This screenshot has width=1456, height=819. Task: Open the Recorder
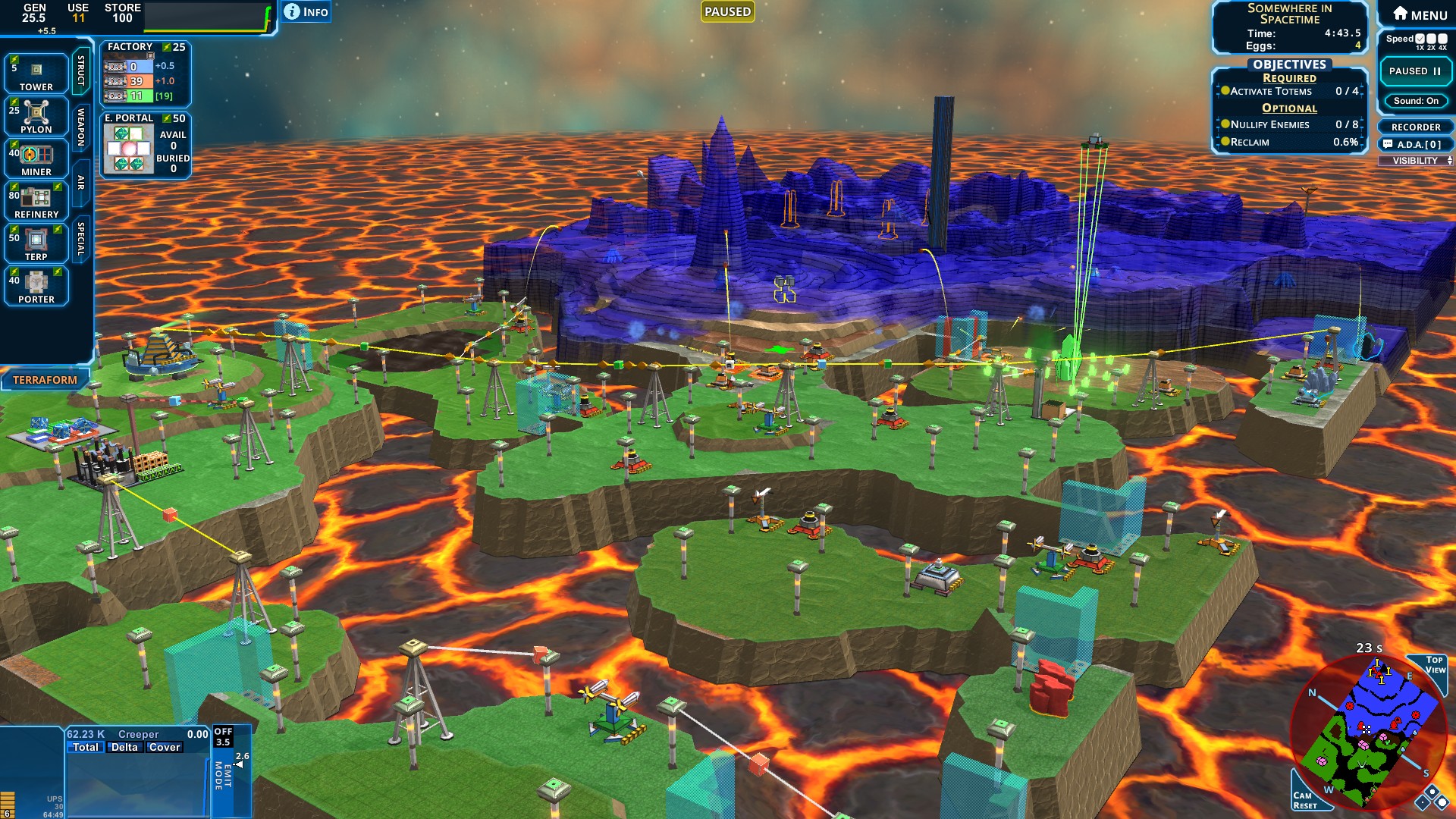pos(1415,127)
